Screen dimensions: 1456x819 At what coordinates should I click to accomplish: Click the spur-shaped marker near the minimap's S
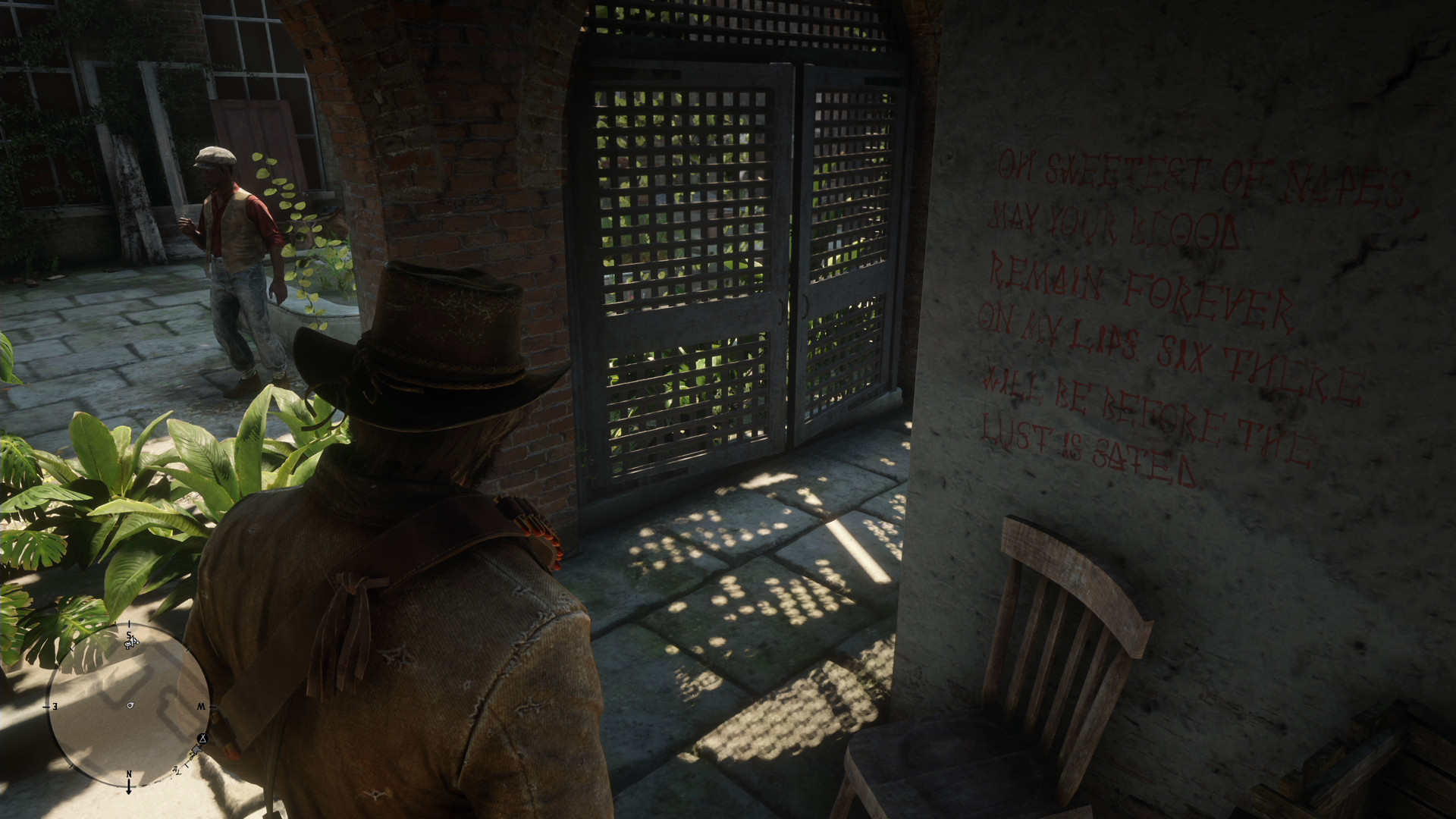click(x=130, y=642)
